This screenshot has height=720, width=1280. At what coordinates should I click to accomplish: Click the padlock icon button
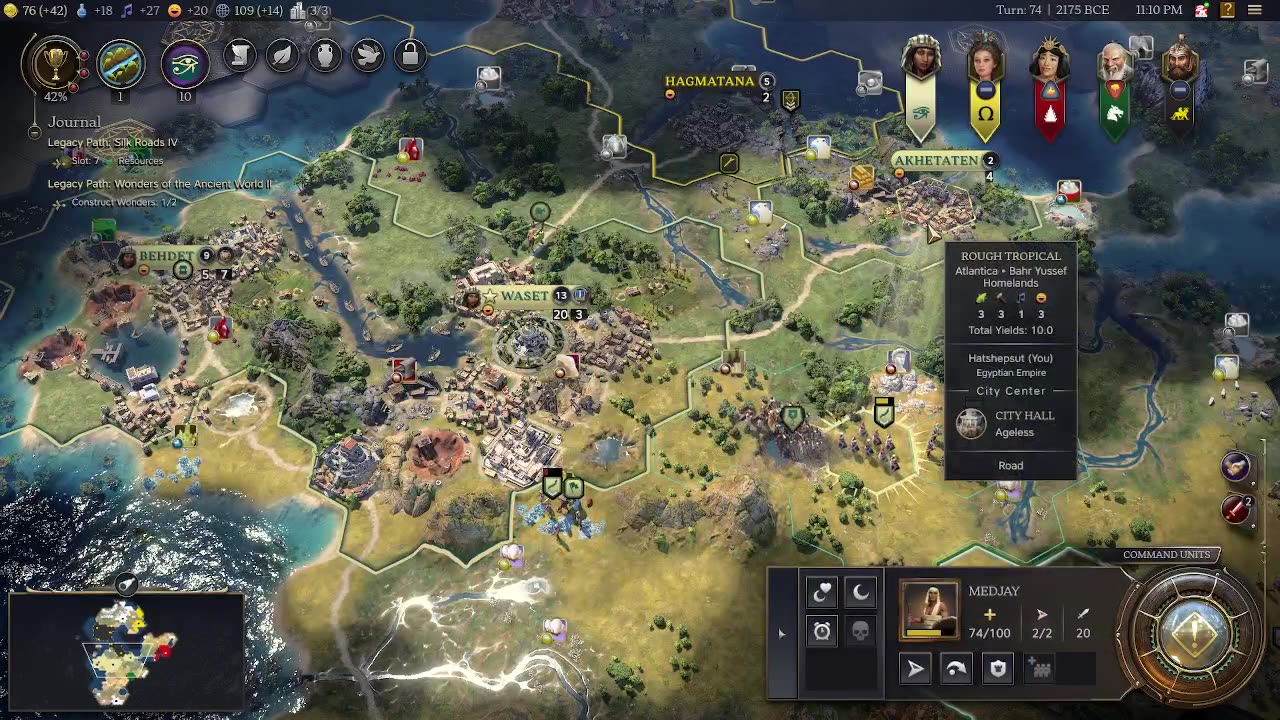coord(410,56)
